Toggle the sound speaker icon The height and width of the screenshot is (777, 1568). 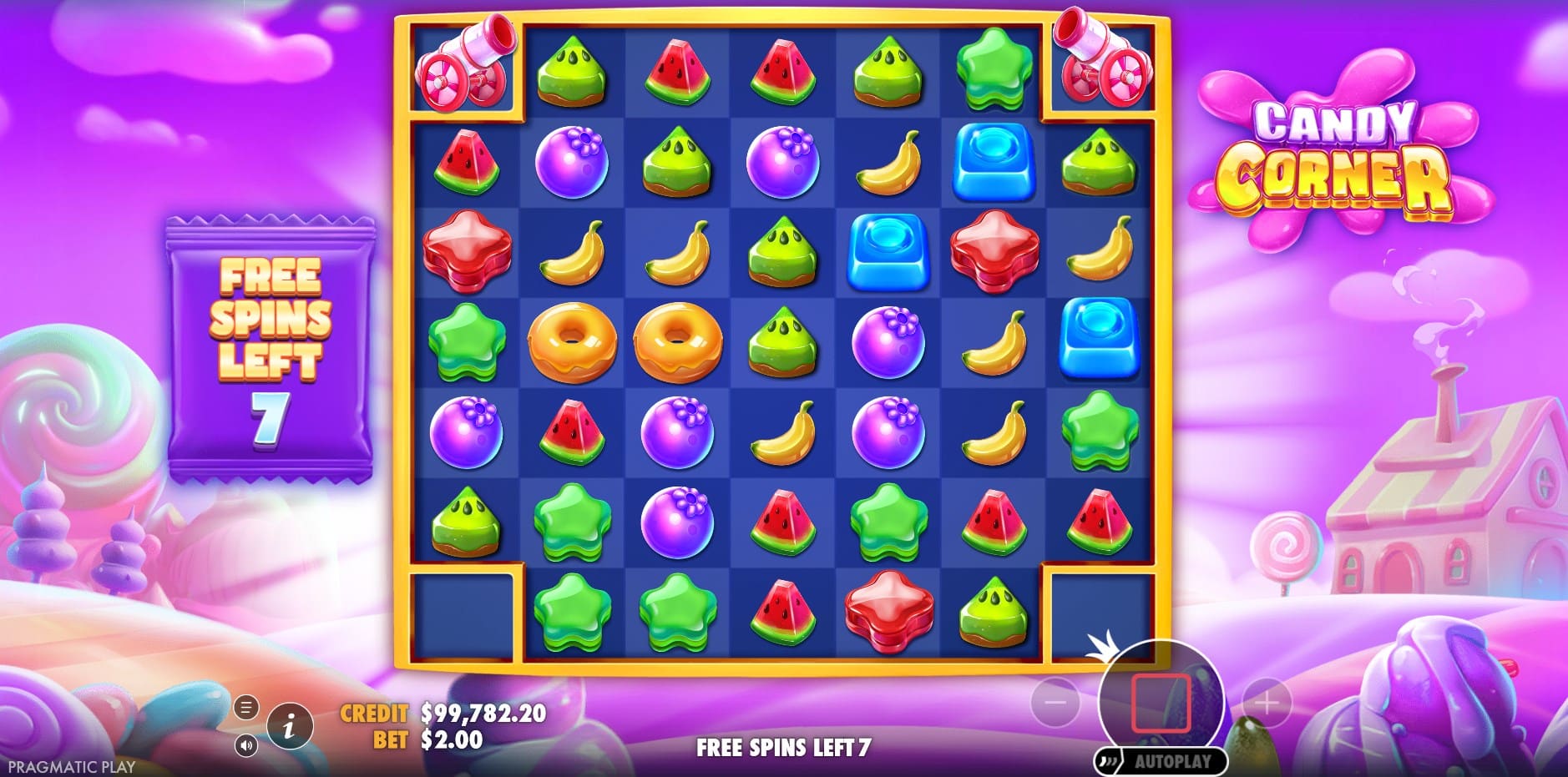pos(245,744)
